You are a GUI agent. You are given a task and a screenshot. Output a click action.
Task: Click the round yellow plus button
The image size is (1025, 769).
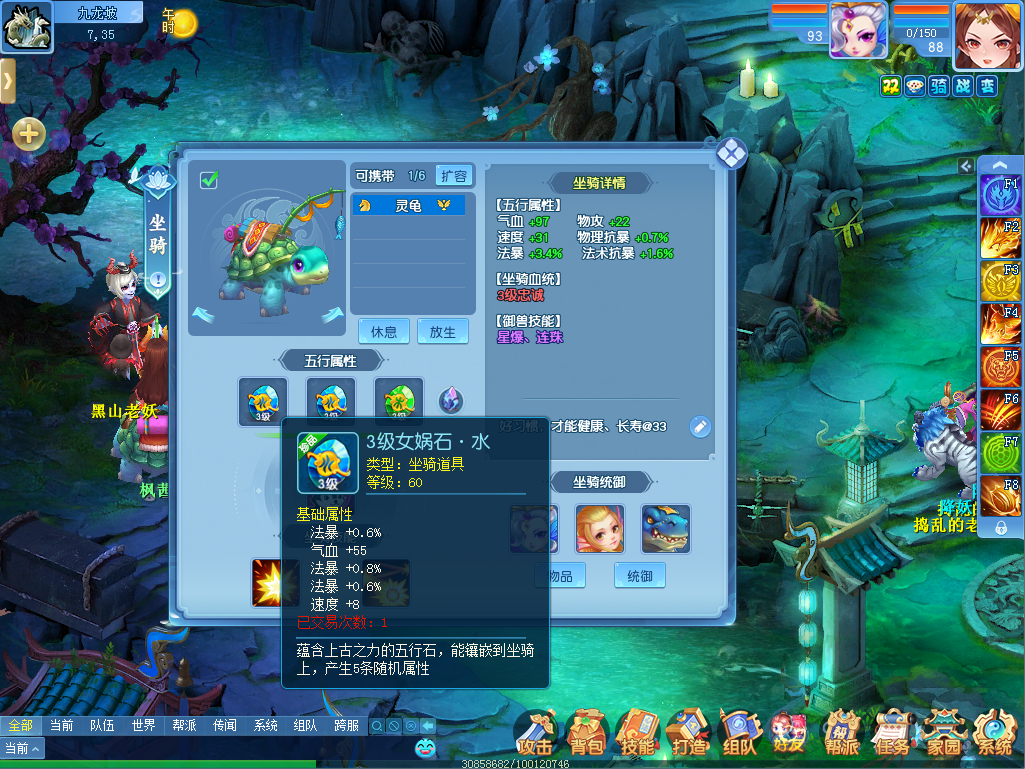pos(28,133)
